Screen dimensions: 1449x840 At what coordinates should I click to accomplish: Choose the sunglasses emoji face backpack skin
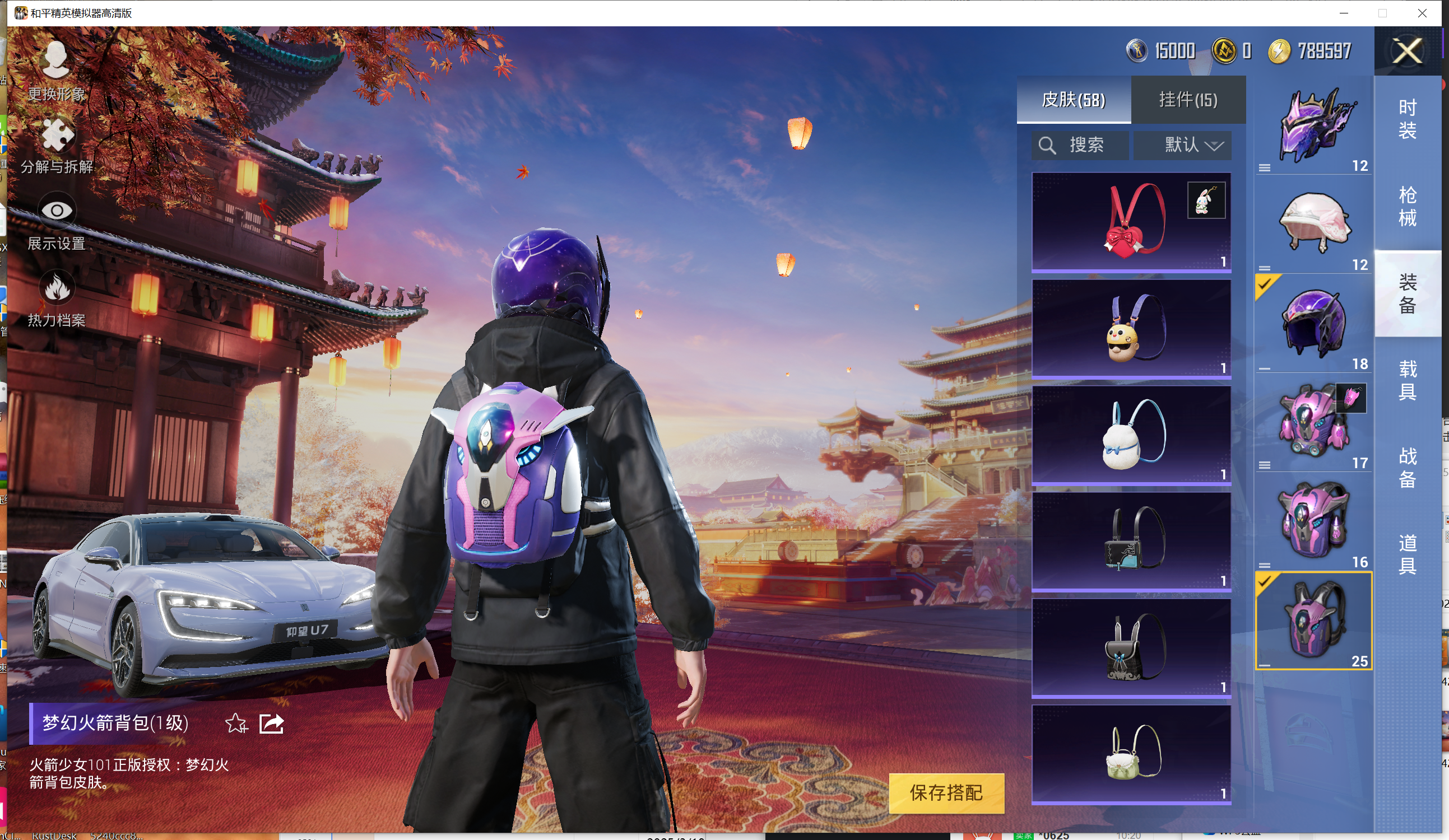[x=1130, y=329]
